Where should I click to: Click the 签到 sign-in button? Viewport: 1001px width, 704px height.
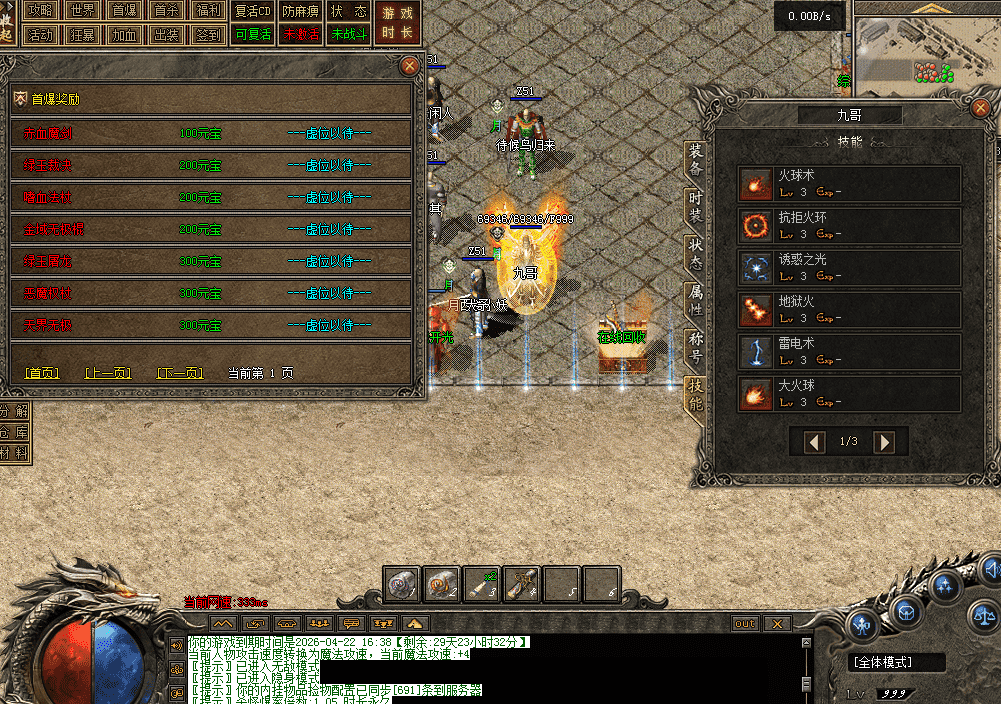click(209, 34)
